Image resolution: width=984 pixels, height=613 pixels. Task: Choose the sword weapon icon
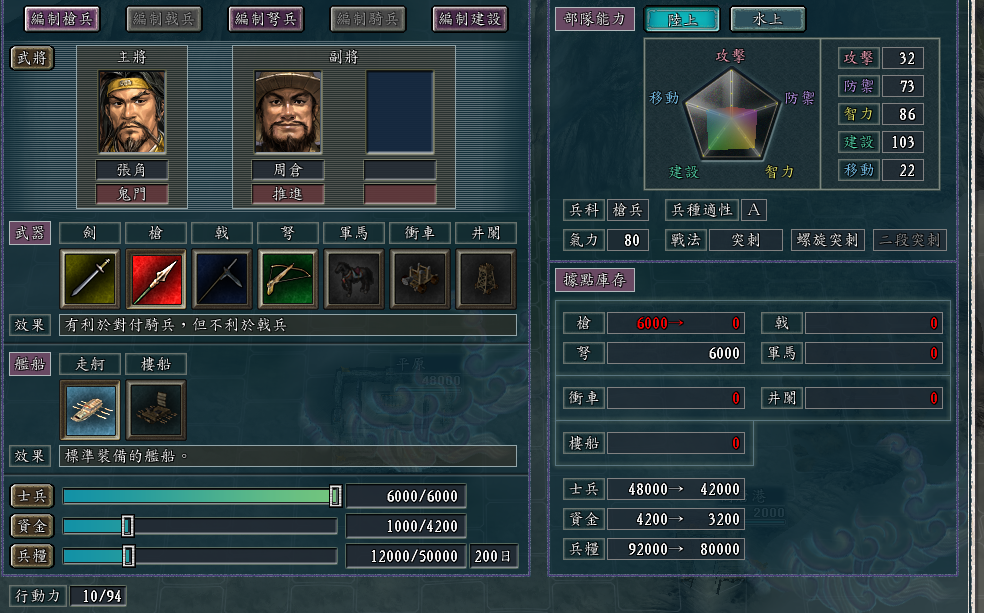[90, 279]
